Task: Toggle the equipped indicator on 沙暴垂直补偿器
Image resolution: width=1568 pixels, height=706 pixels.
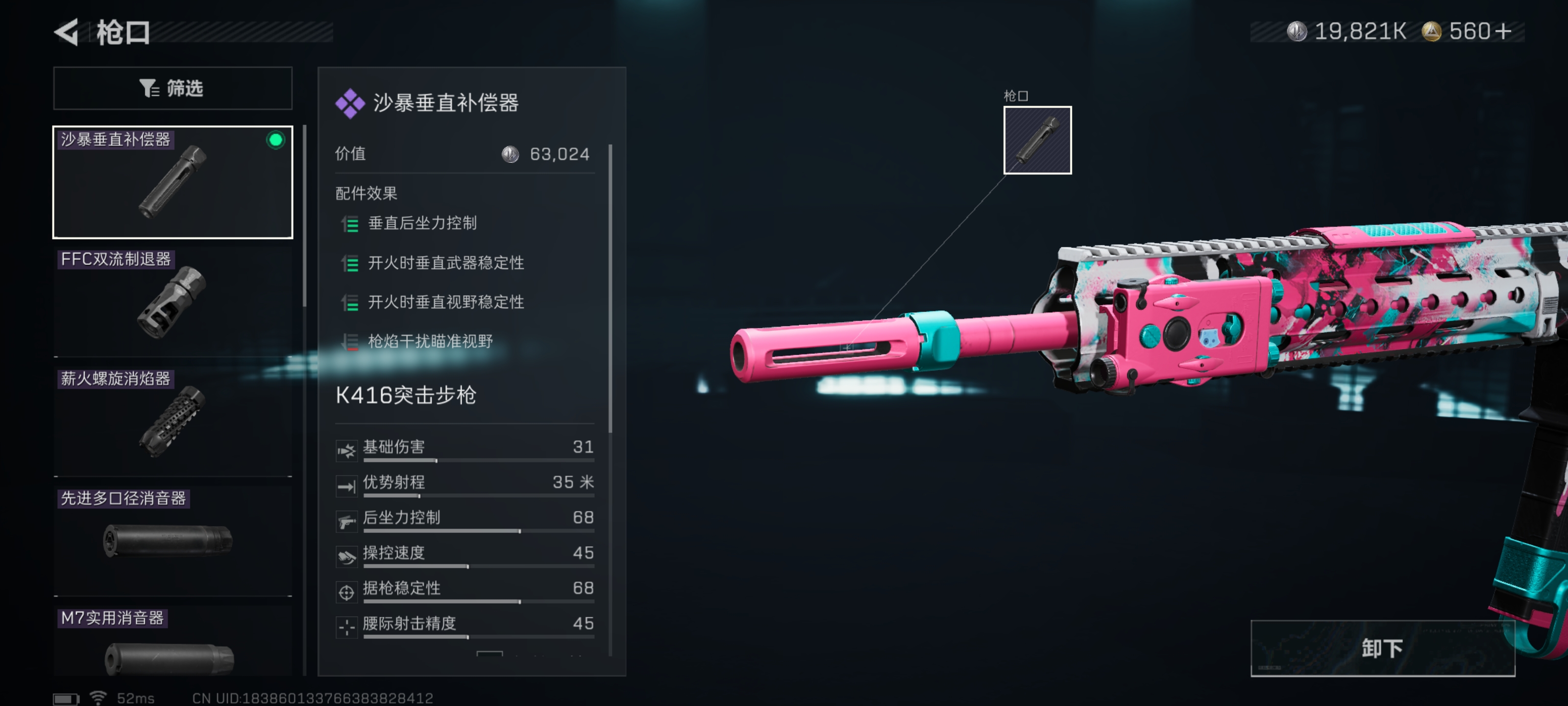Action: point(277,141)
